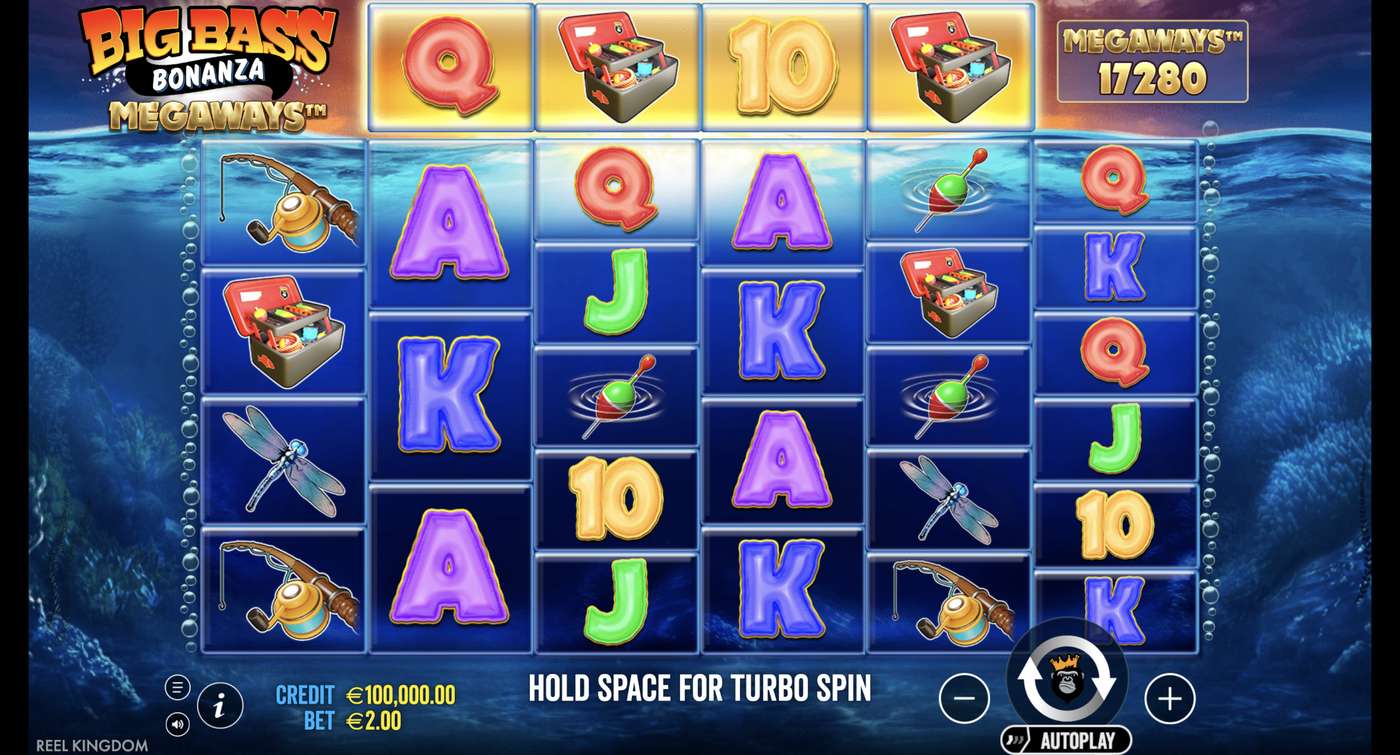
Task: Activate turbo spin via the hold-space prompt
Action: 700,689
